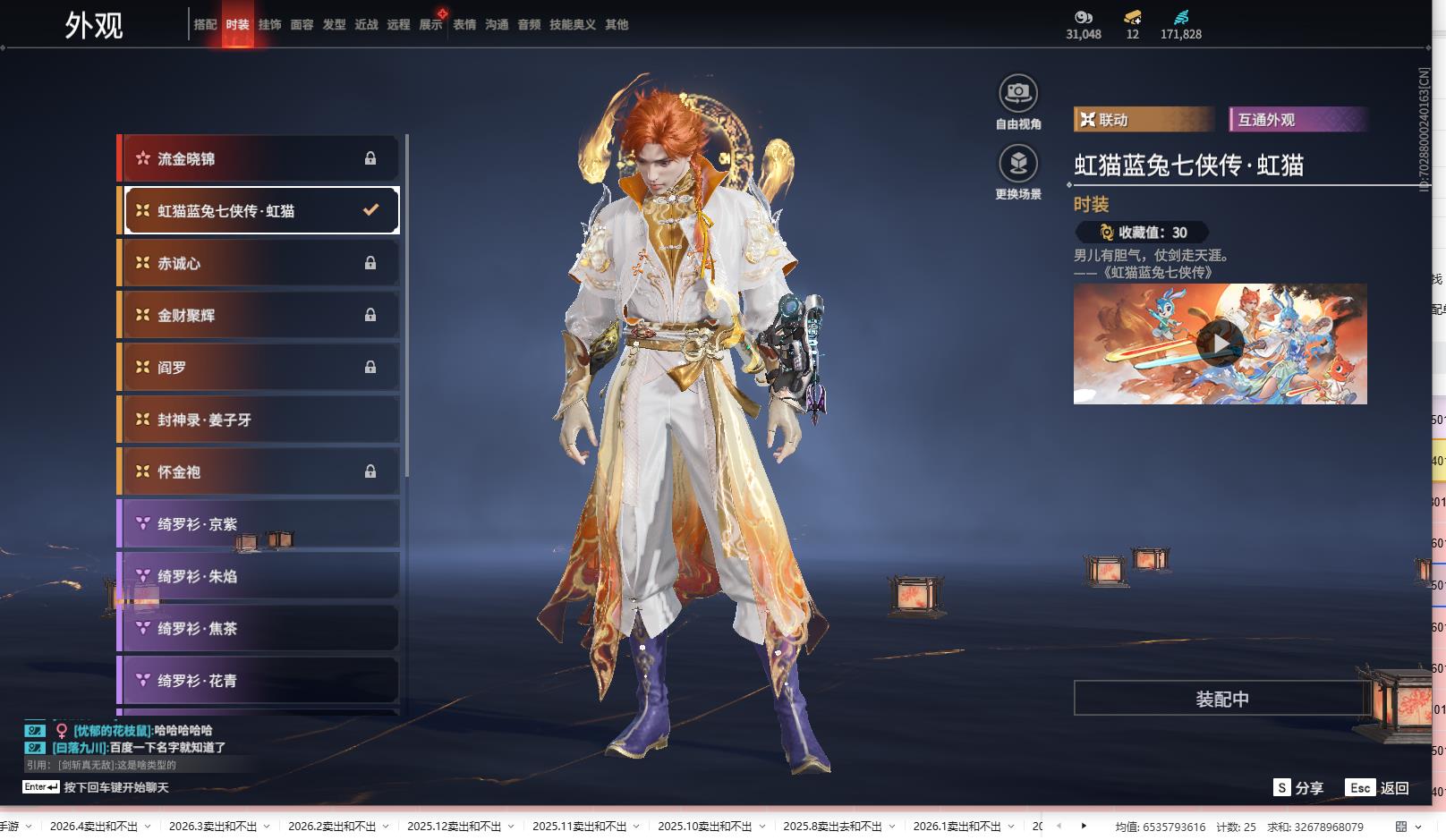Pick the 金财聚辉 outfit

click(259, 315)
